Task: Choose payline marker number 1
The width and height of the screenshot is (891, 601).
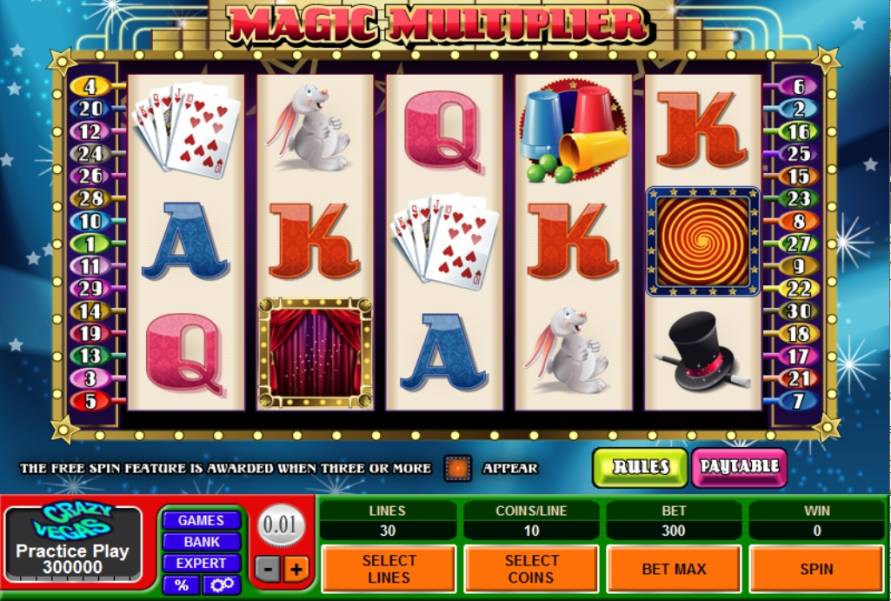Action: [89, 243]
